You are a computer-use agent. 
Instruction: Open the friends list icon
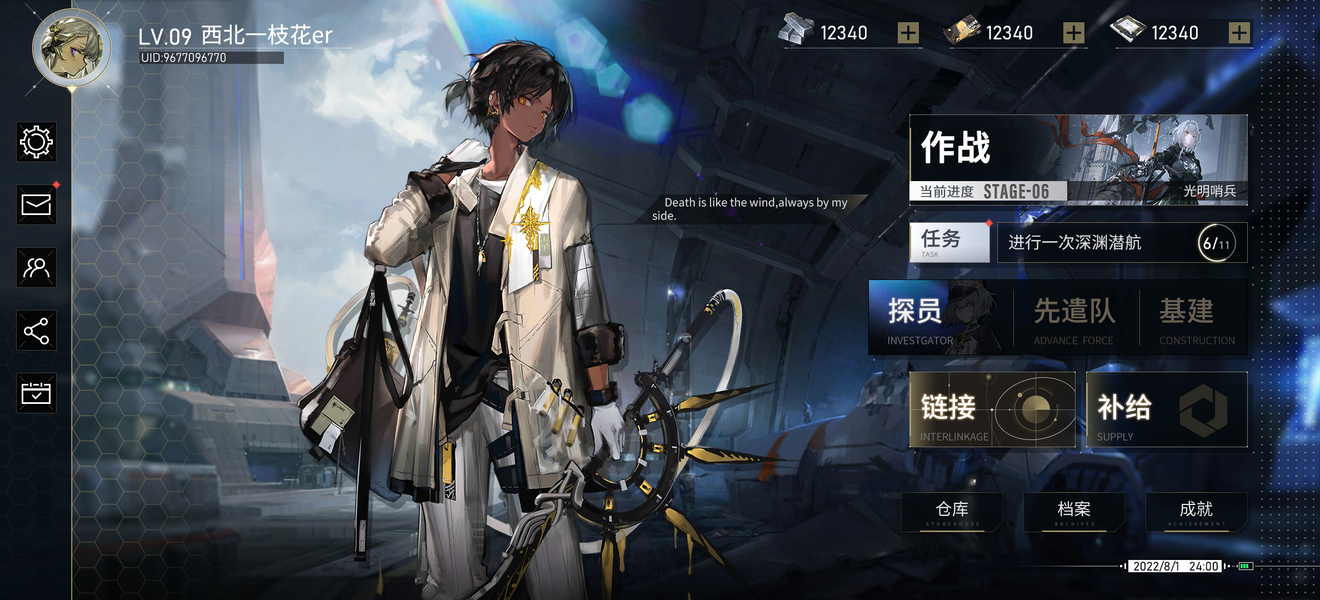pos(37,267)
